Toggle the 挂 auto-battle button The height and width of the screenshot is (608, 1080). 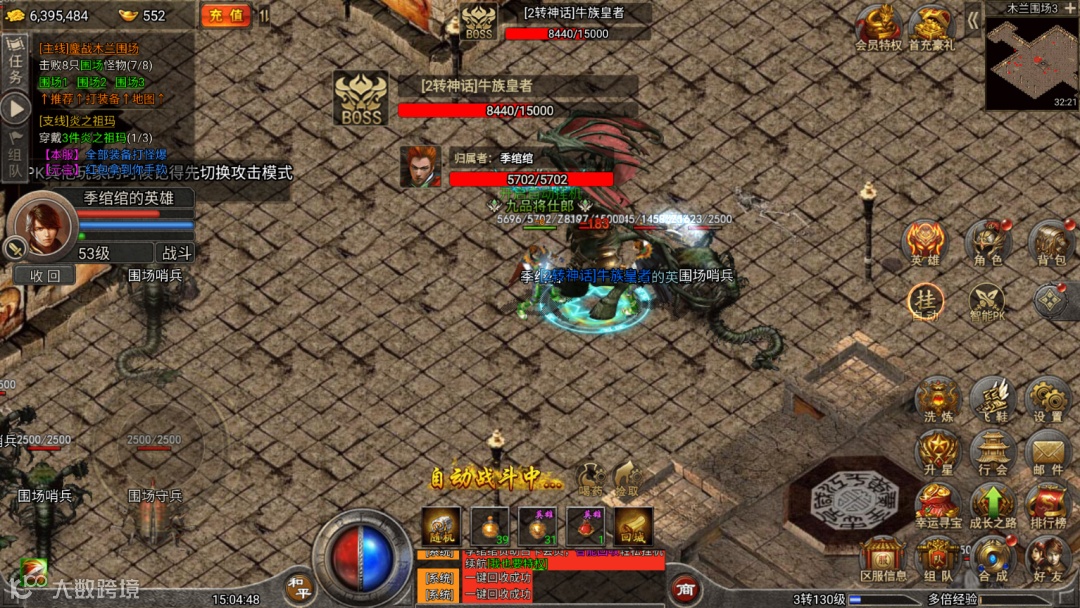925,301
